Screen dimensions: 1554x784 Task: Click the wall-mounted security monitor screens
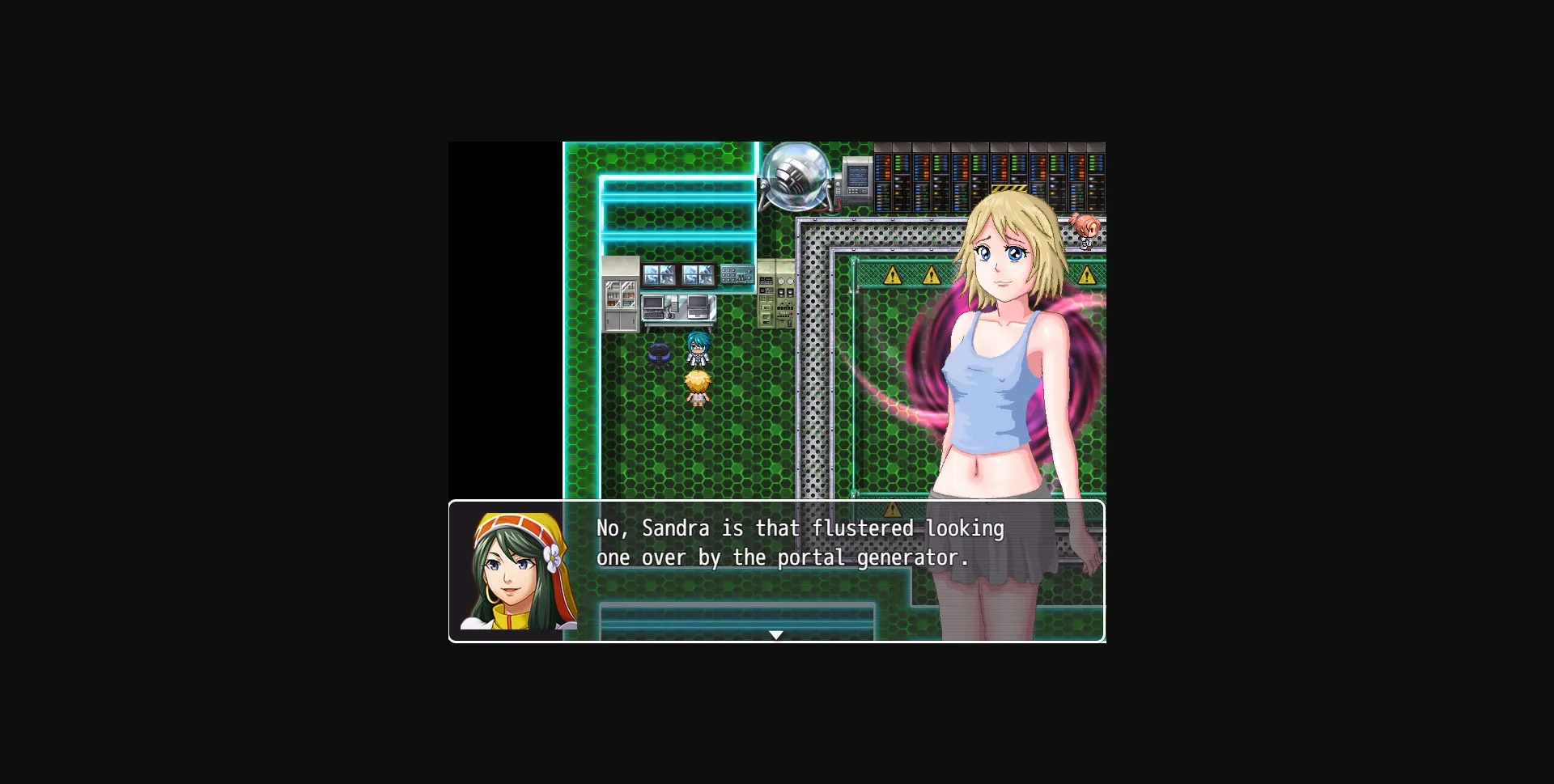[x=679, y=275]
